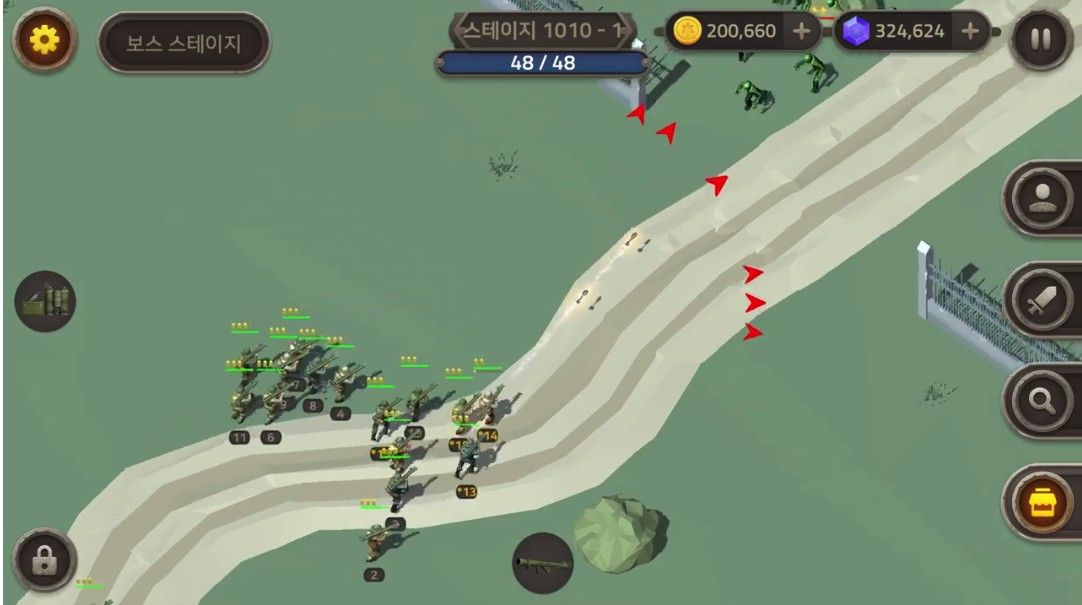Toggle the padlock lock button

44,560
